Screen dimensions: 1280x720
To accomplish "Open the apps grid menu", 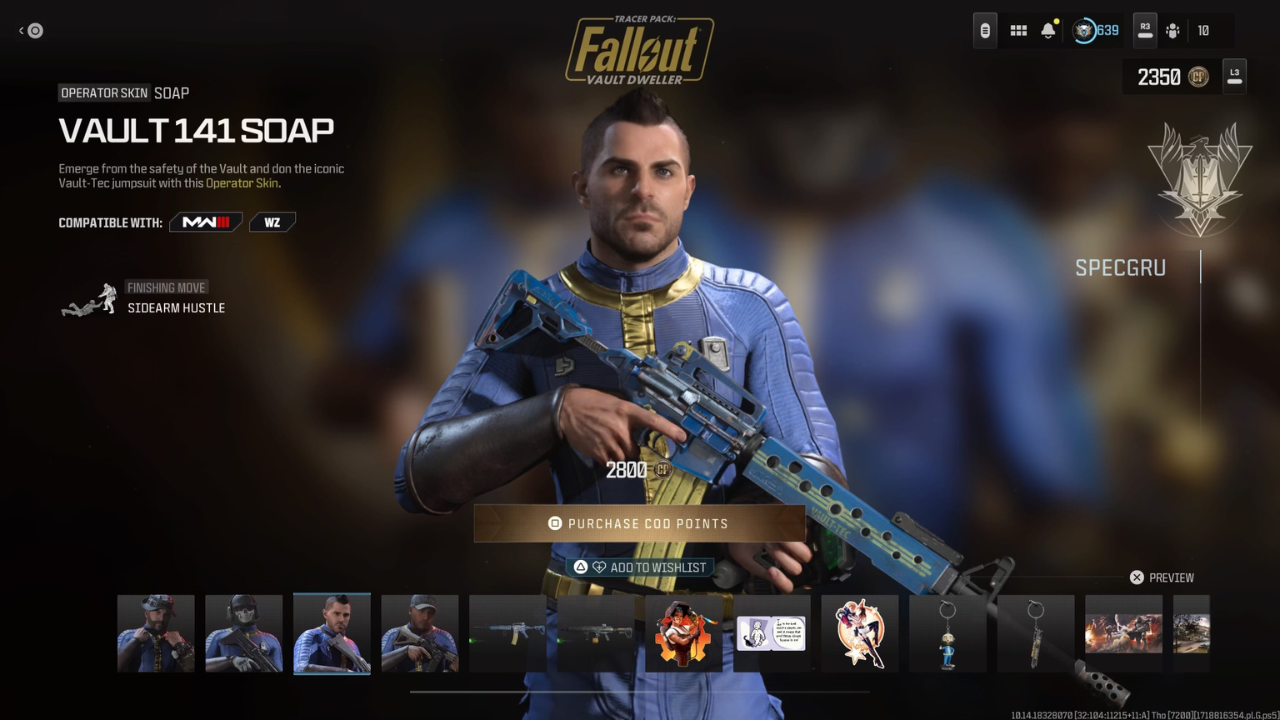I will pyautogui.click(x=1018, y=30).
